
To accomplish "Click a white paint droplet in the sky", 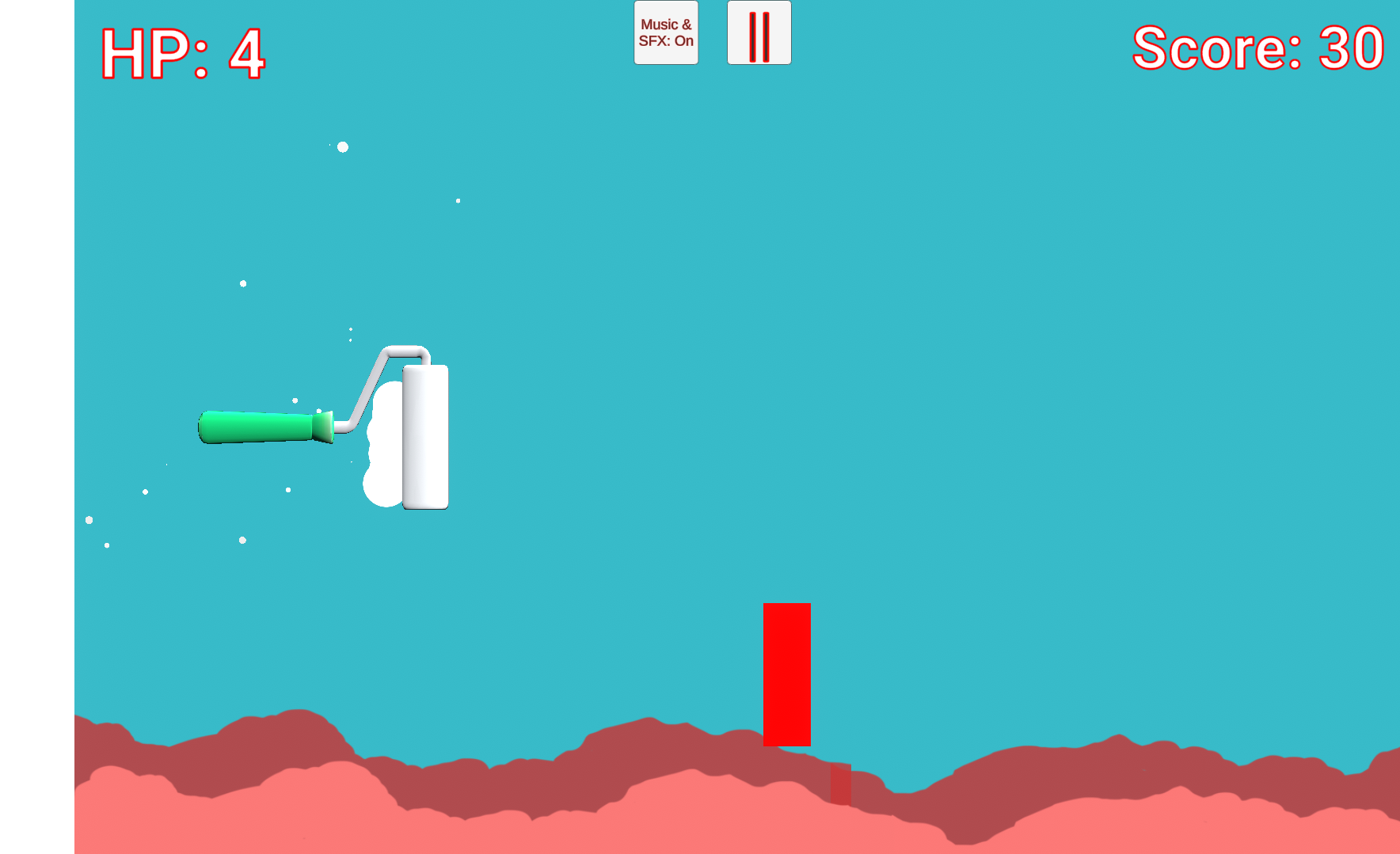I will (x=342, y=147).
